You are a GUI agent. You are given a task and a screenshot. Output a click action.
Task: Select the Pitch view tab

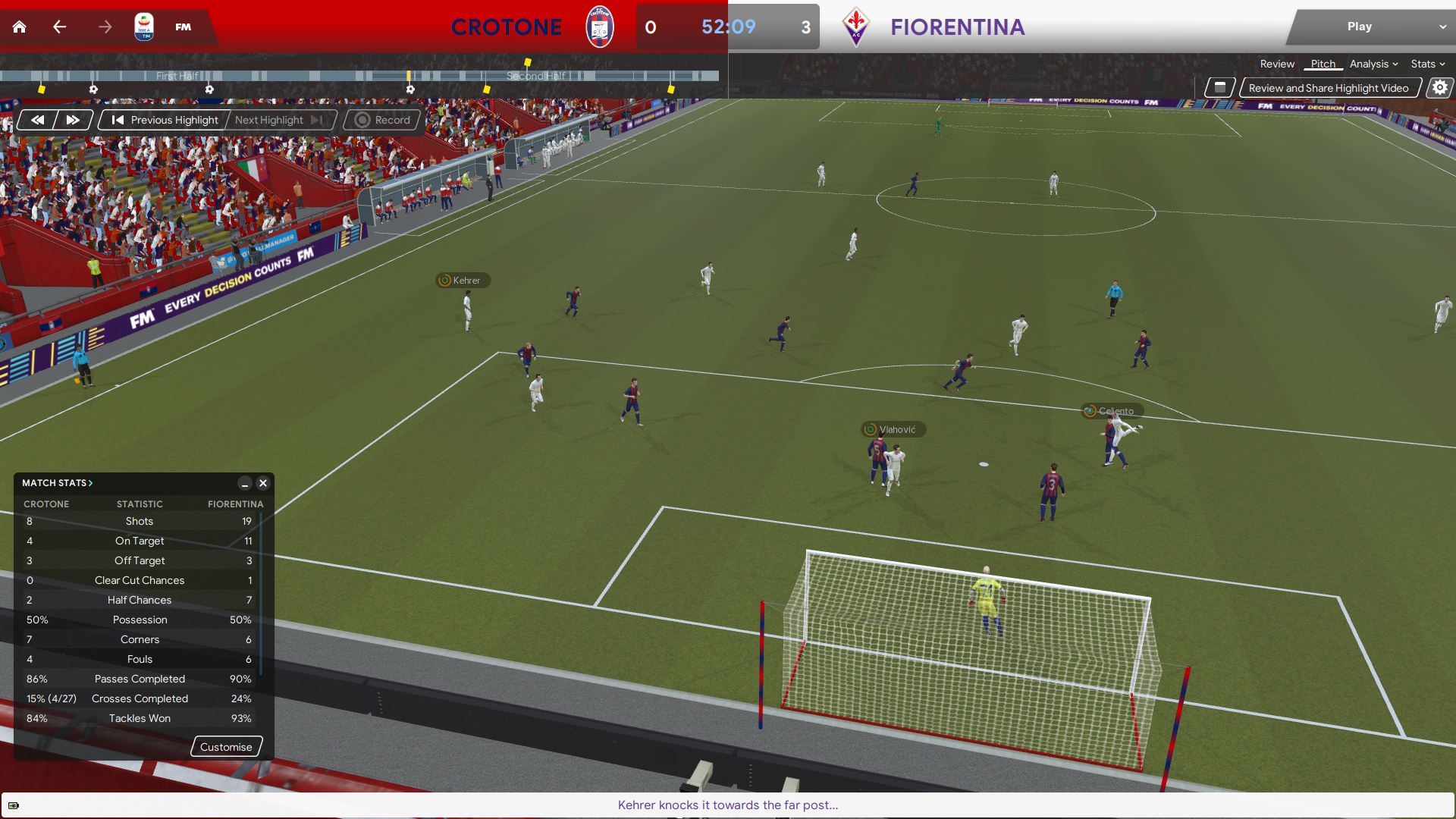(1323, 64)
